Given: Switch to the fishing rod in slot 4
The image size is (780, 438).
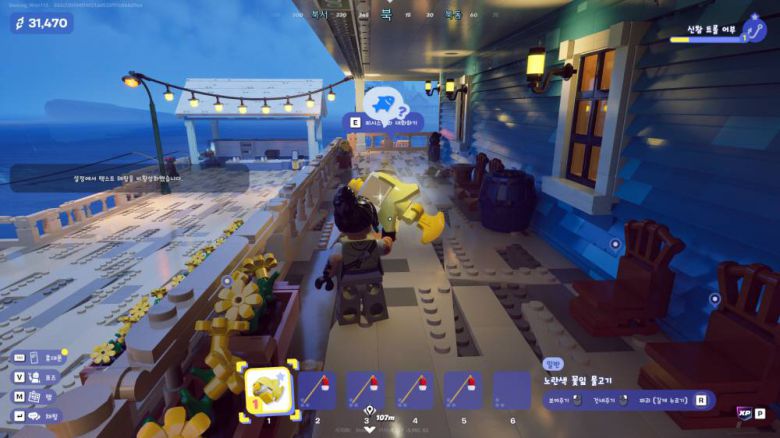Looking at the screenshot, I should click(x=414, y=390).
